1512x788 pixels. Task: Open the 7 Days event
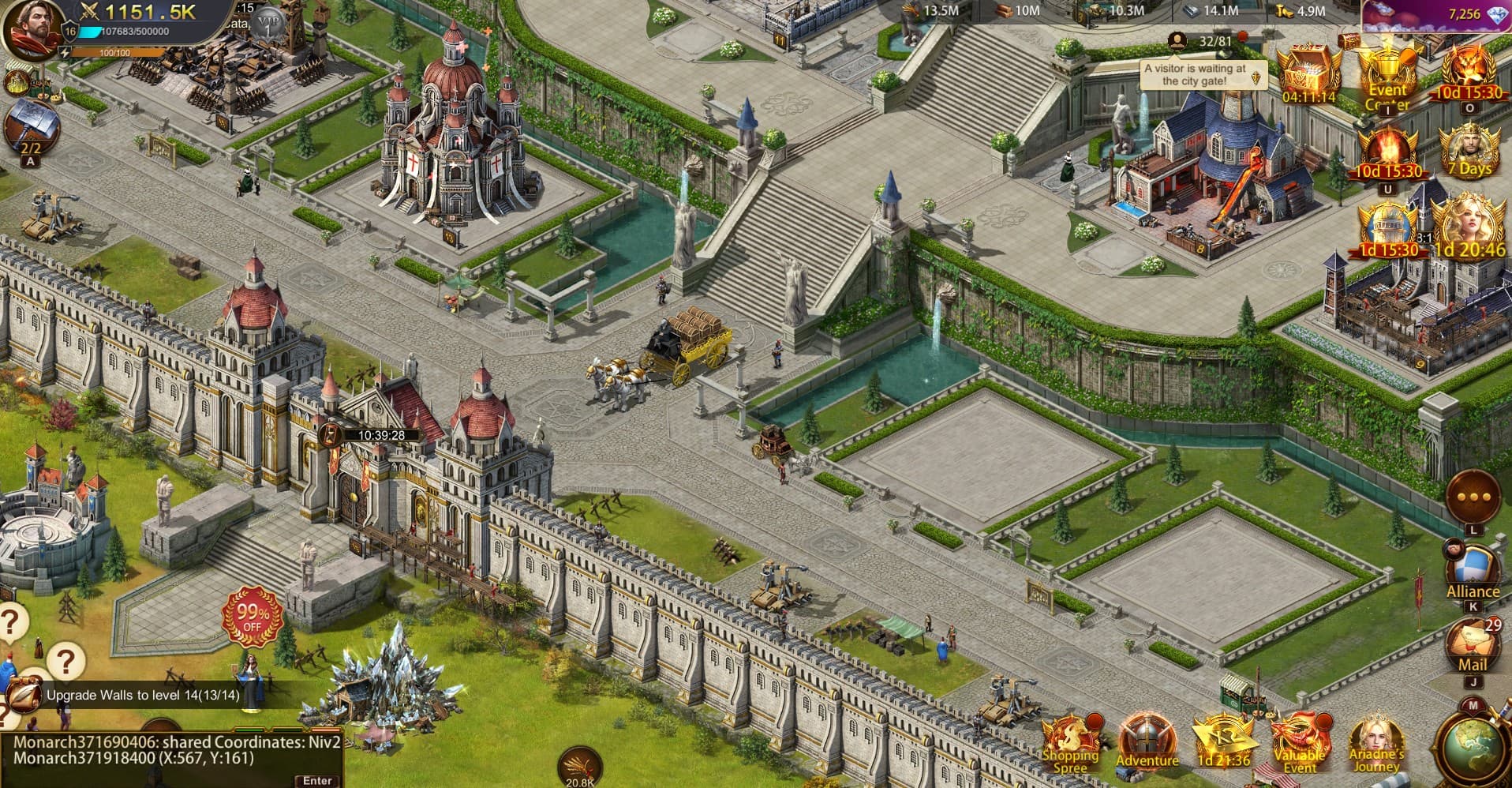pos(1469,150)
